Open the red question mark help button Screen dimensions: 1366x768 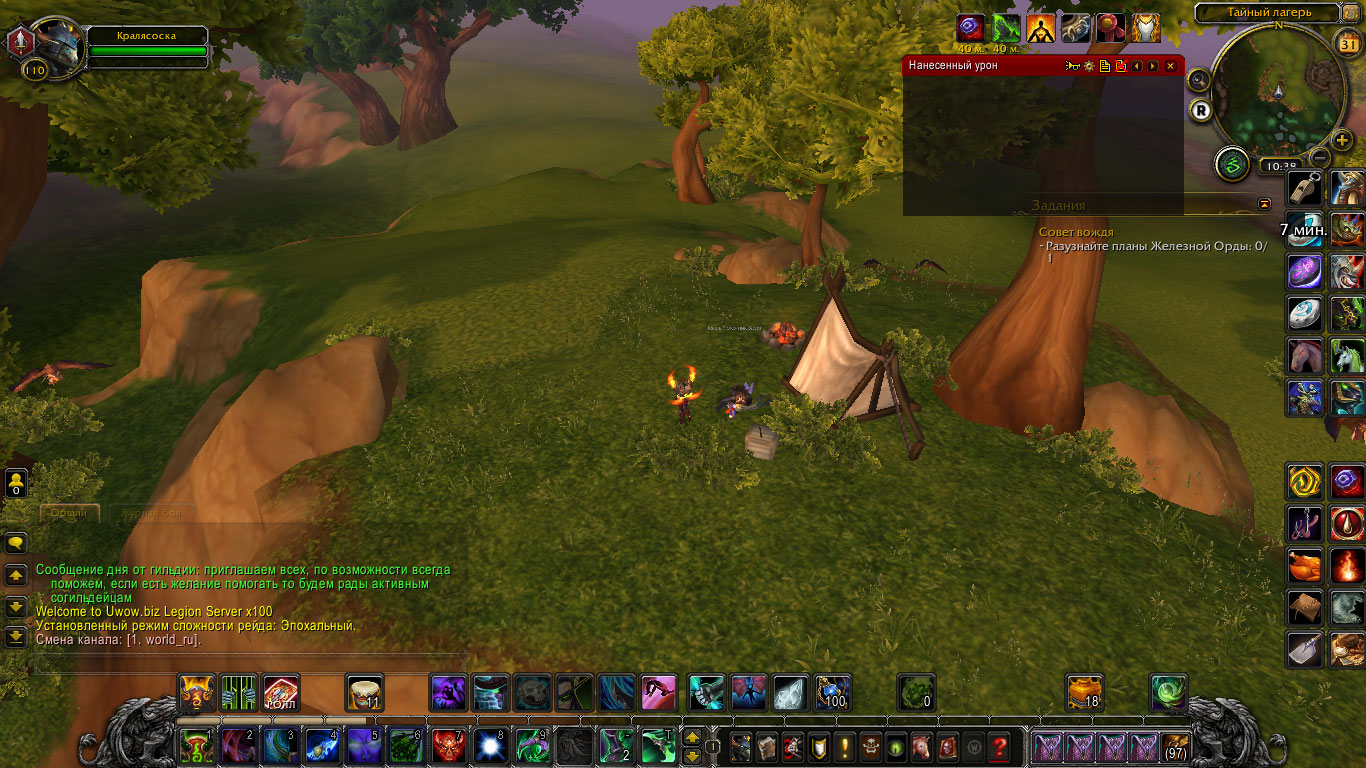(x=998, y=747)
